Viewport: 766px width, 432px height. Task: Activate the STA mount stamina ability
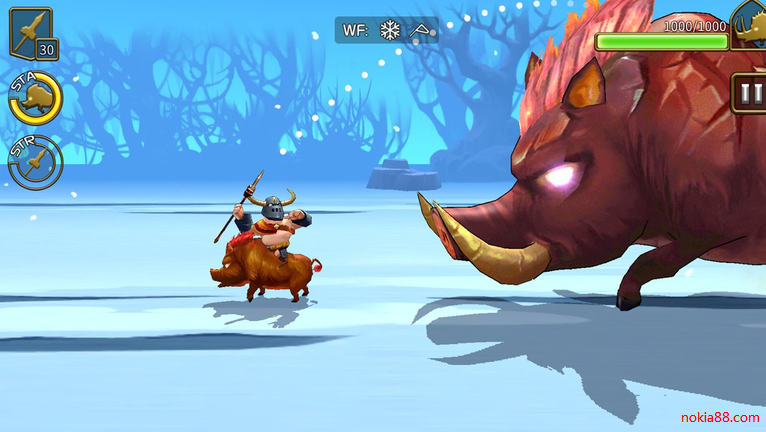pyautogui.click(x=36, y=98)
